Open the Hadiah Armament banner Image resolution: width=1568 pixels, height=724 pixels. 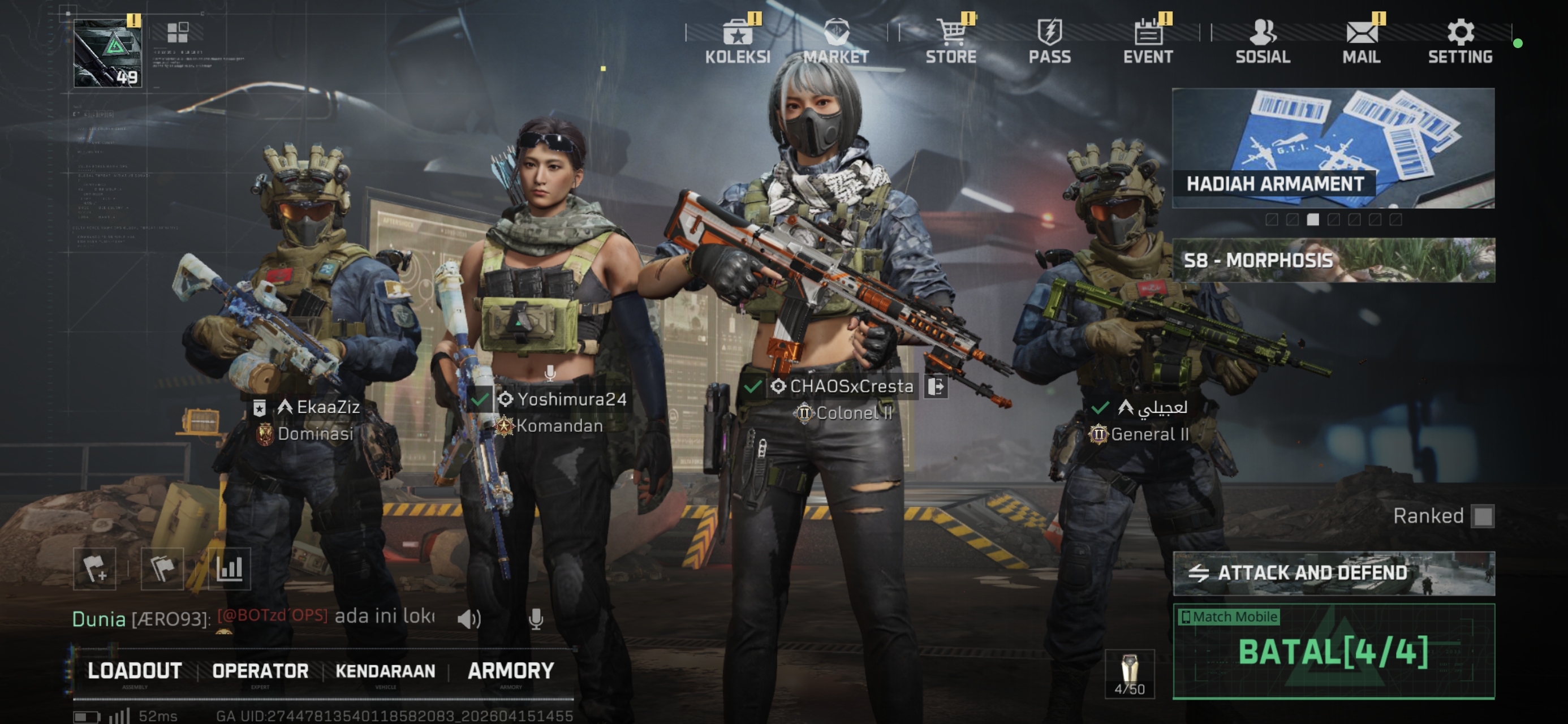(x=1333, y=148)
